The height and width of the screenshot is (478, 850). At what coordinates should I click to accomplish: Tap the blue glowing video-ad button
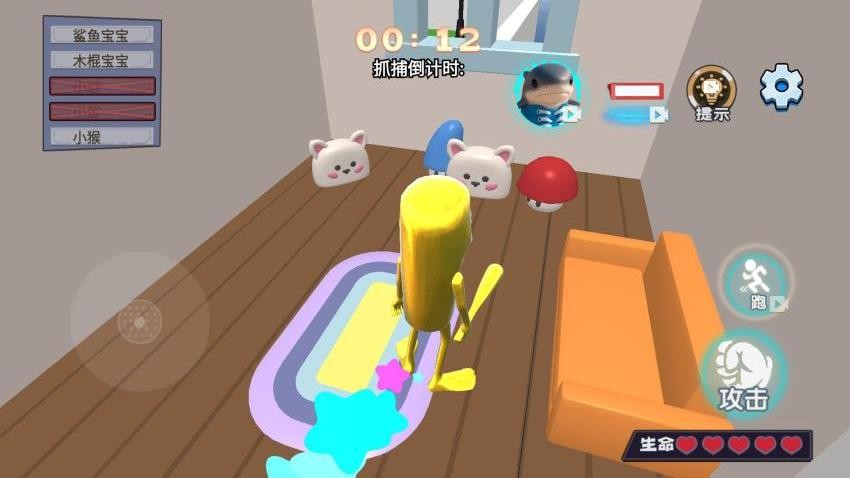[634, 114]
